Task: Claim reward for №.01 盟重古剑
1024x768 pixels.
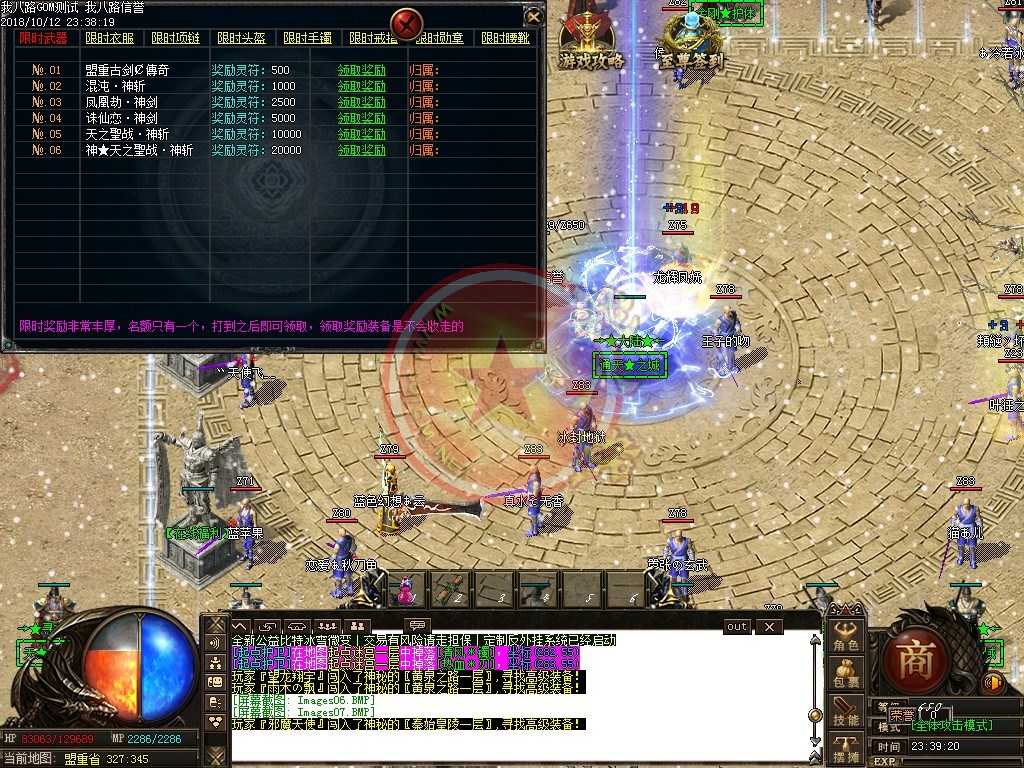Action: [x=361, y=70]
